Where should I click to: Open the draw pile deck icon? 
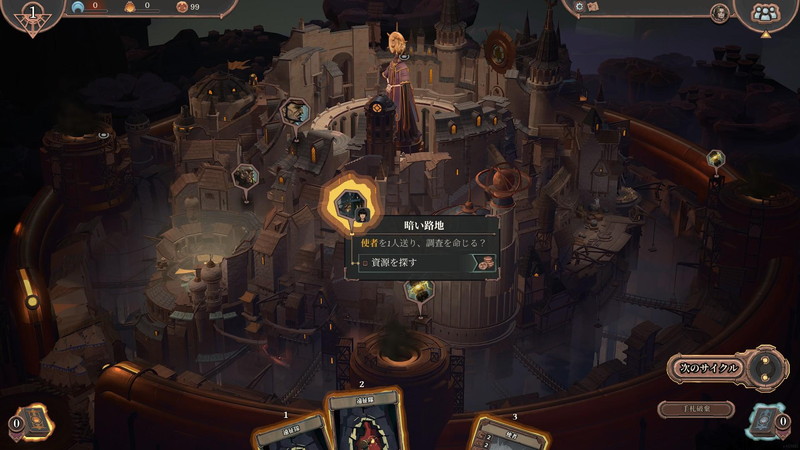(x=35, y=422)
